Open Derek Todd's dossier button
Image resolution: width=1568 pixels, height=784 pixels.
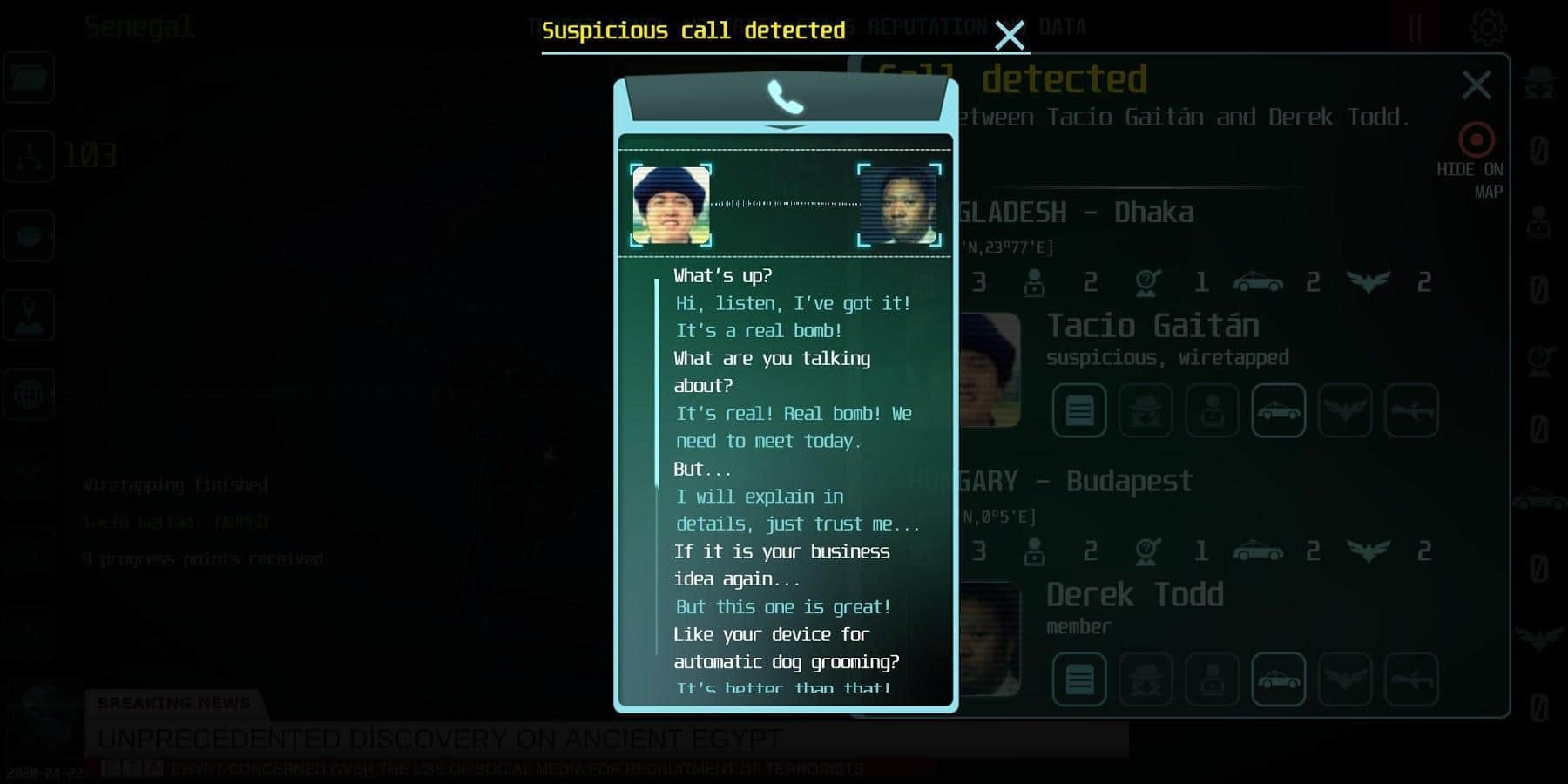click(x=1079, y=679)
